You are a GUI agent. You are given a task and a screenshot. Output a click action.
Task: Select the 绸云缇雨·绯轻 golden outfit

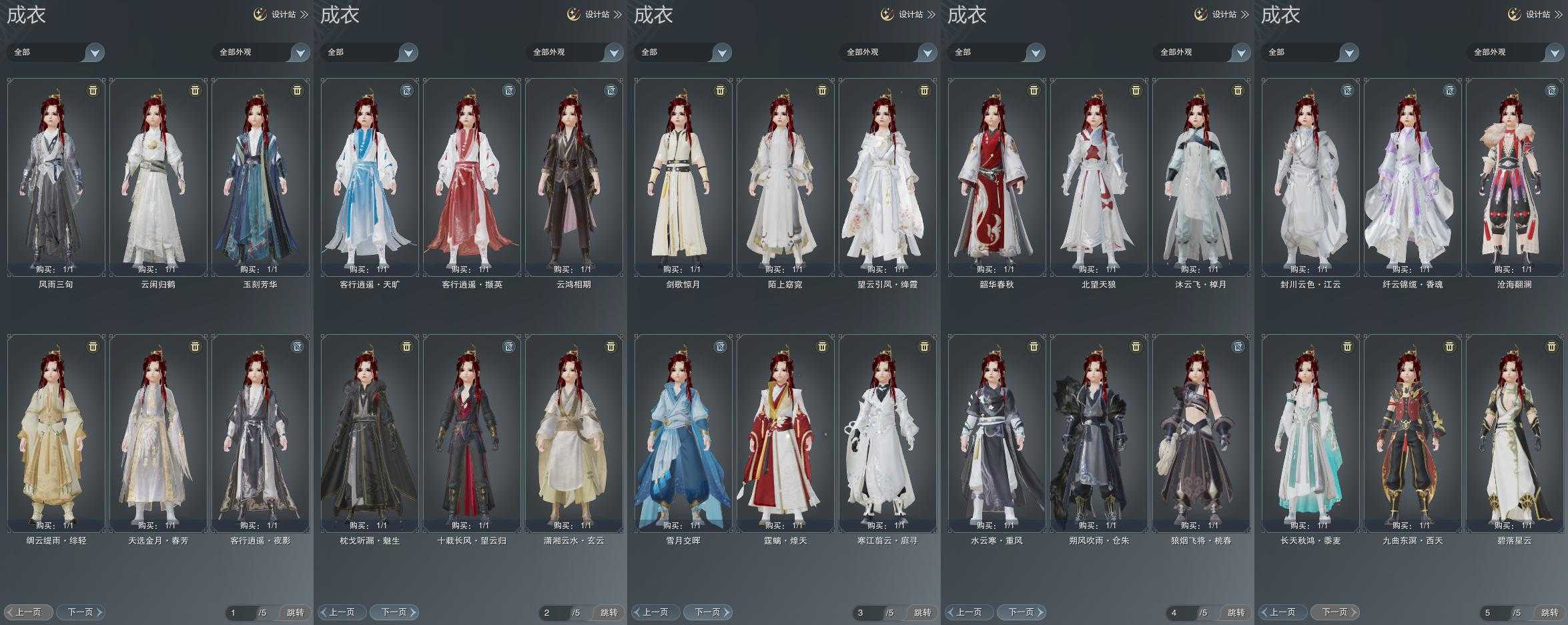coord(56,433)
